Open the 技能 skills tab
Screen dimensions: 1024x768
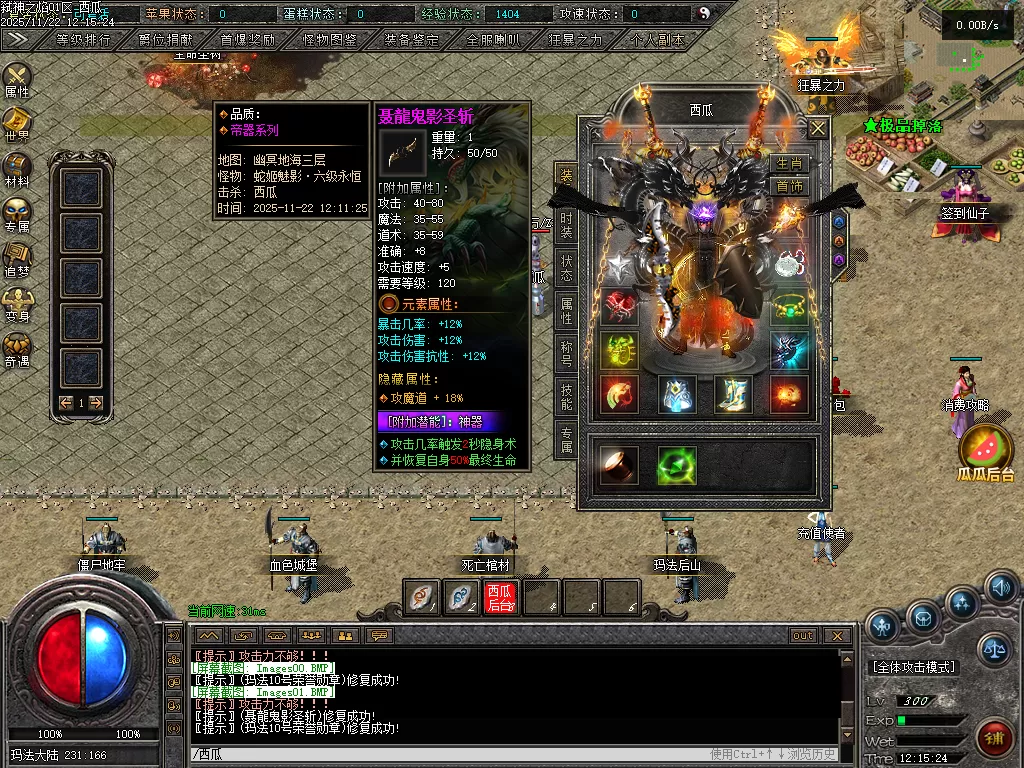(x=566, y=398)
